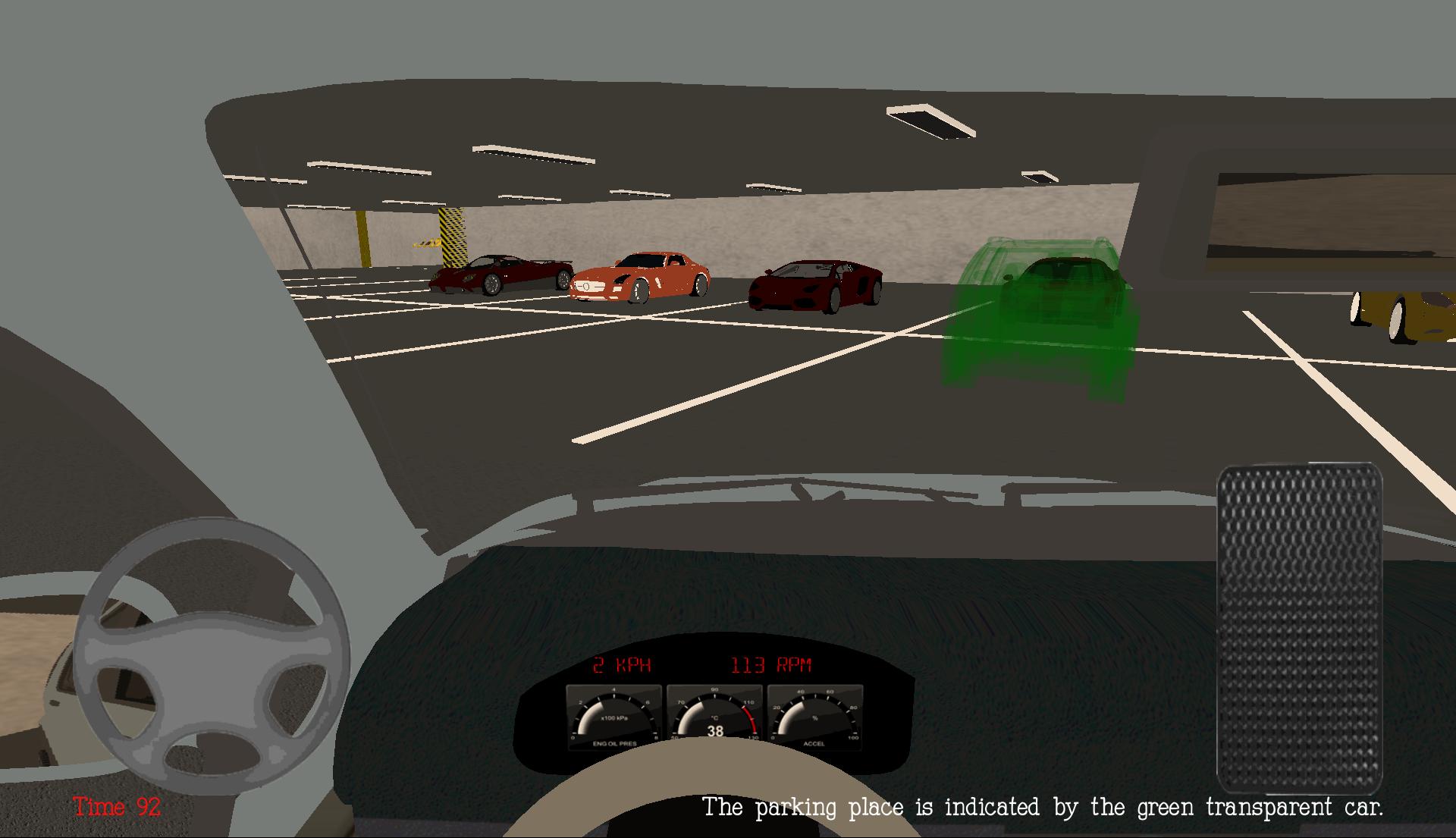Click the red 2 KPH speed readout
The height and width of the screenshot is (838, 1456).
(x=622, y=667)
